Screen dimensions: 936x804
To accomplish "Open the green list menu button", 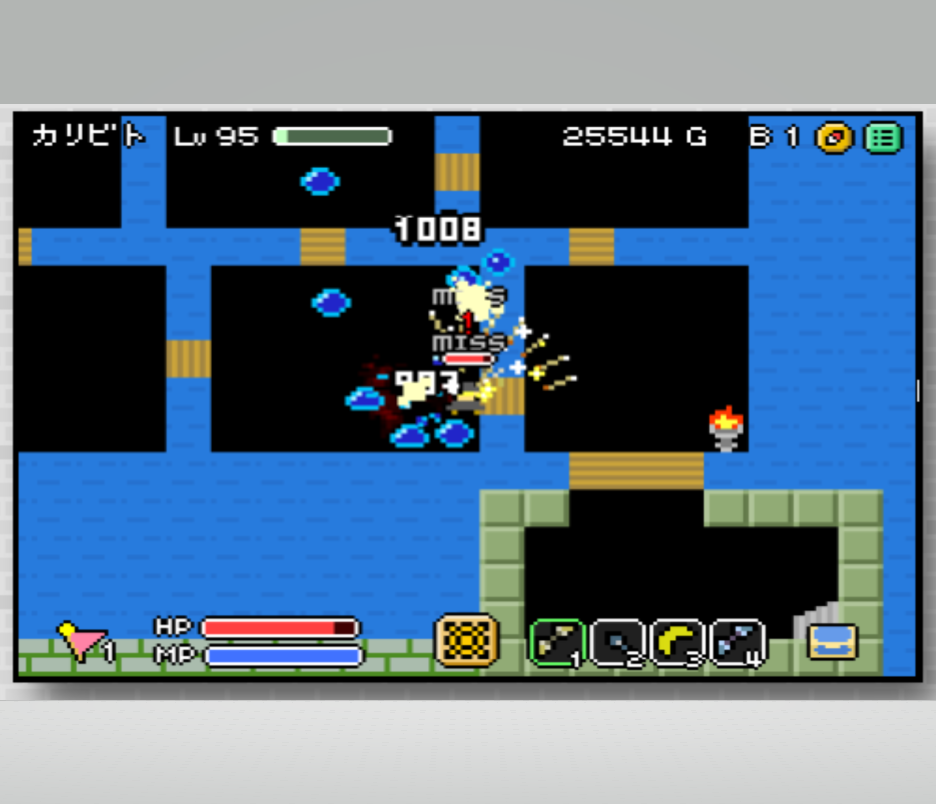I will click(883, 137).
